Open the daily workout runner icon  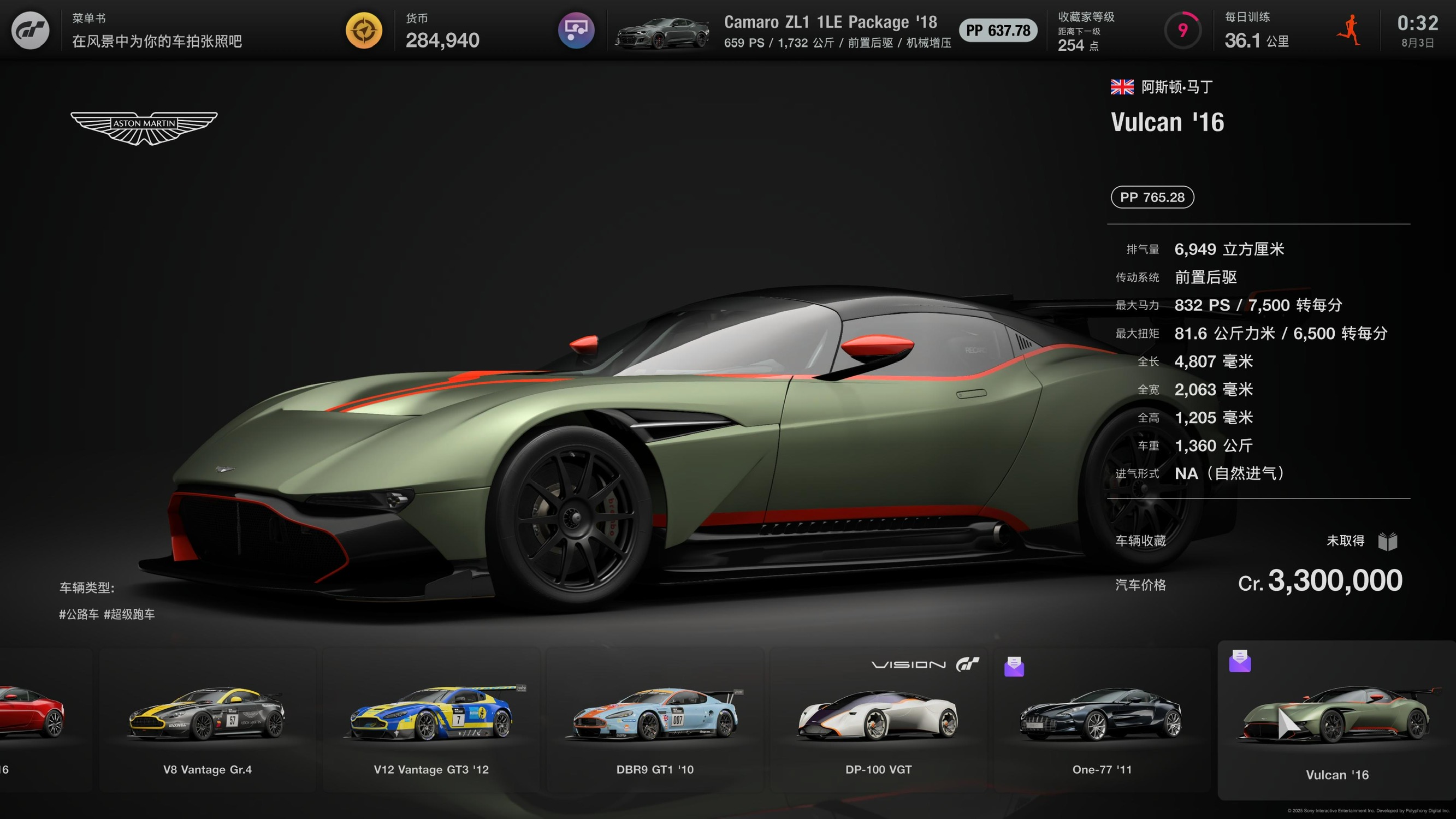(x=1349, y=31)
